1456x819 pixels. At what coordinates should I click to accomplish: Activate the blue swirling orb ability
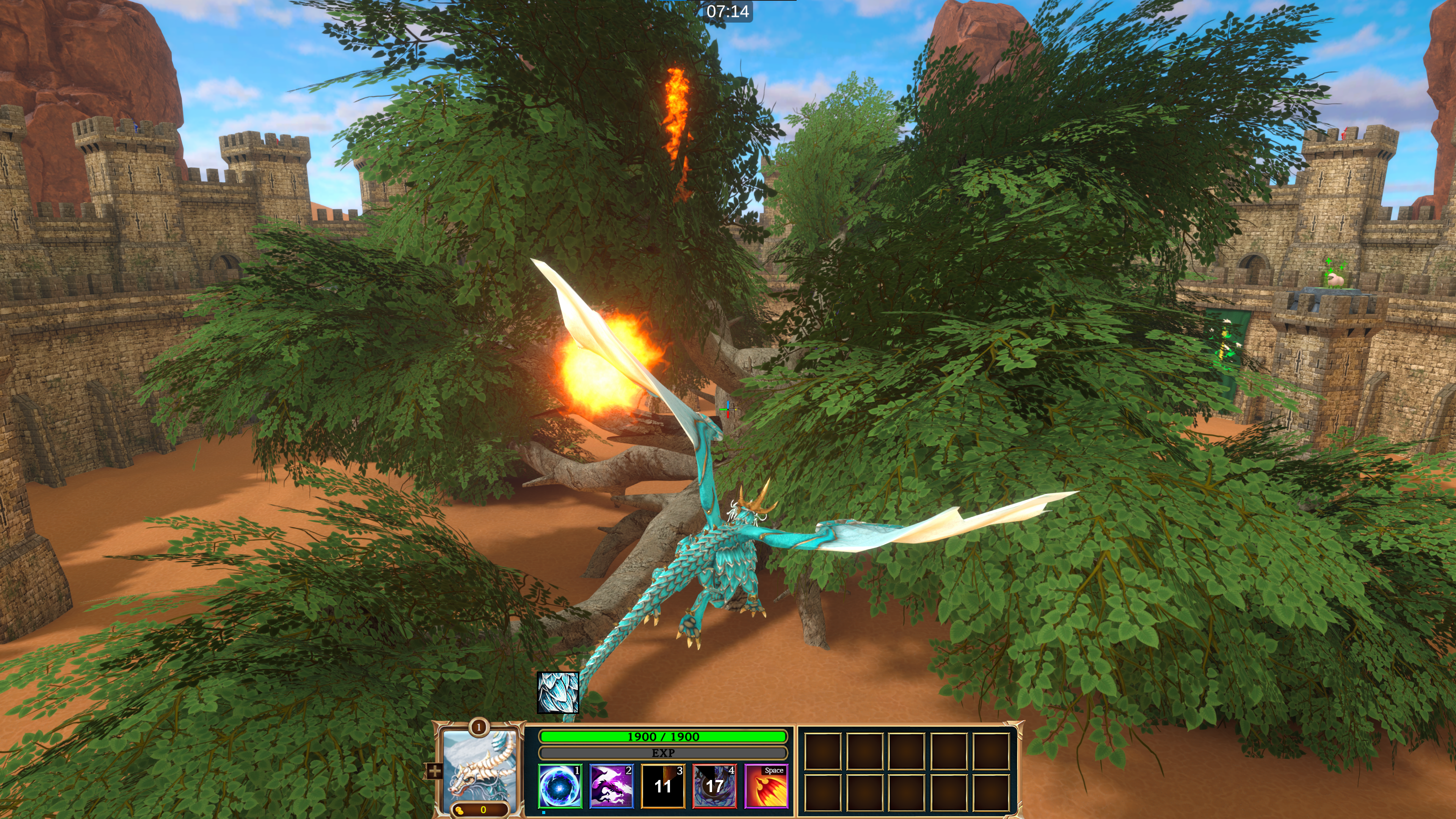[560, 786]
